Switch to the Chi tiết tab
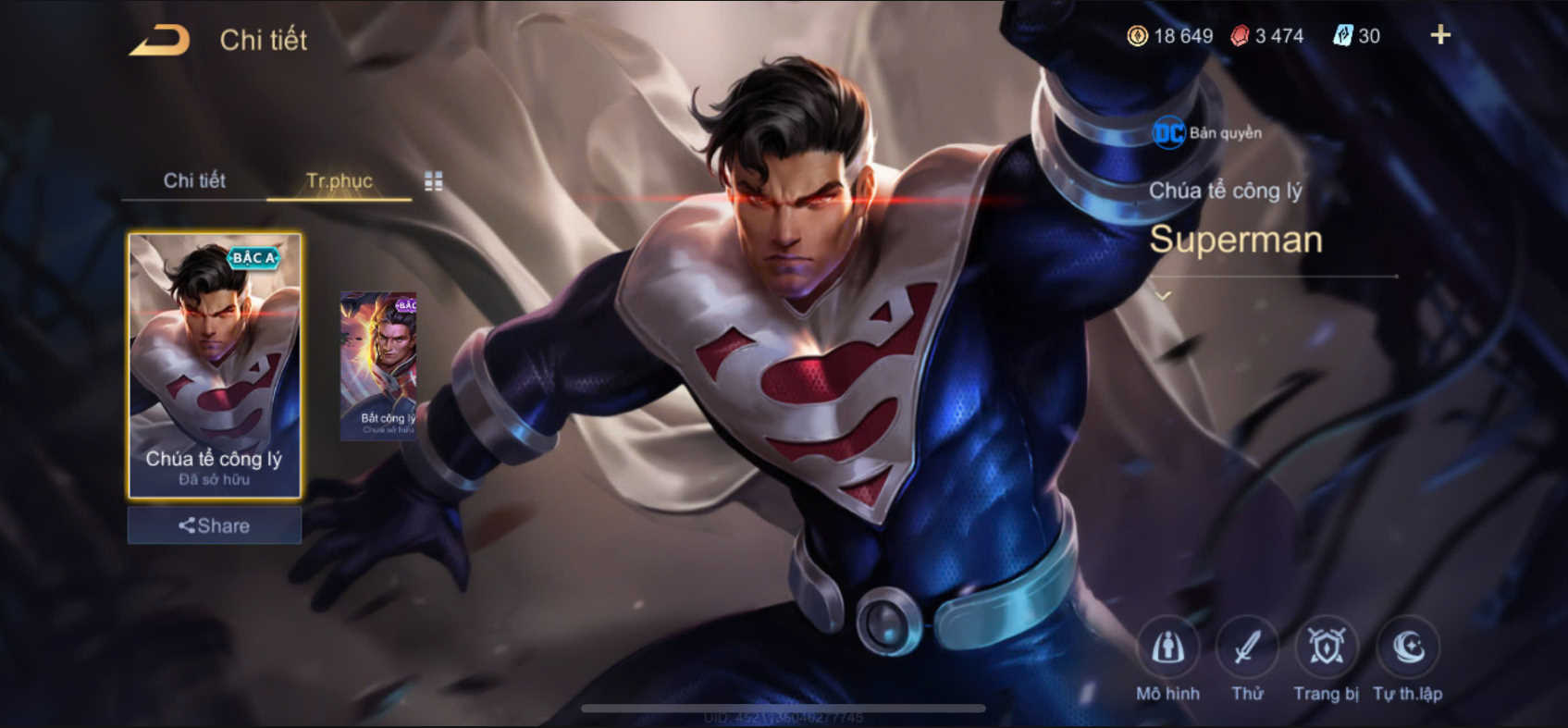 [x=195, y=181]
